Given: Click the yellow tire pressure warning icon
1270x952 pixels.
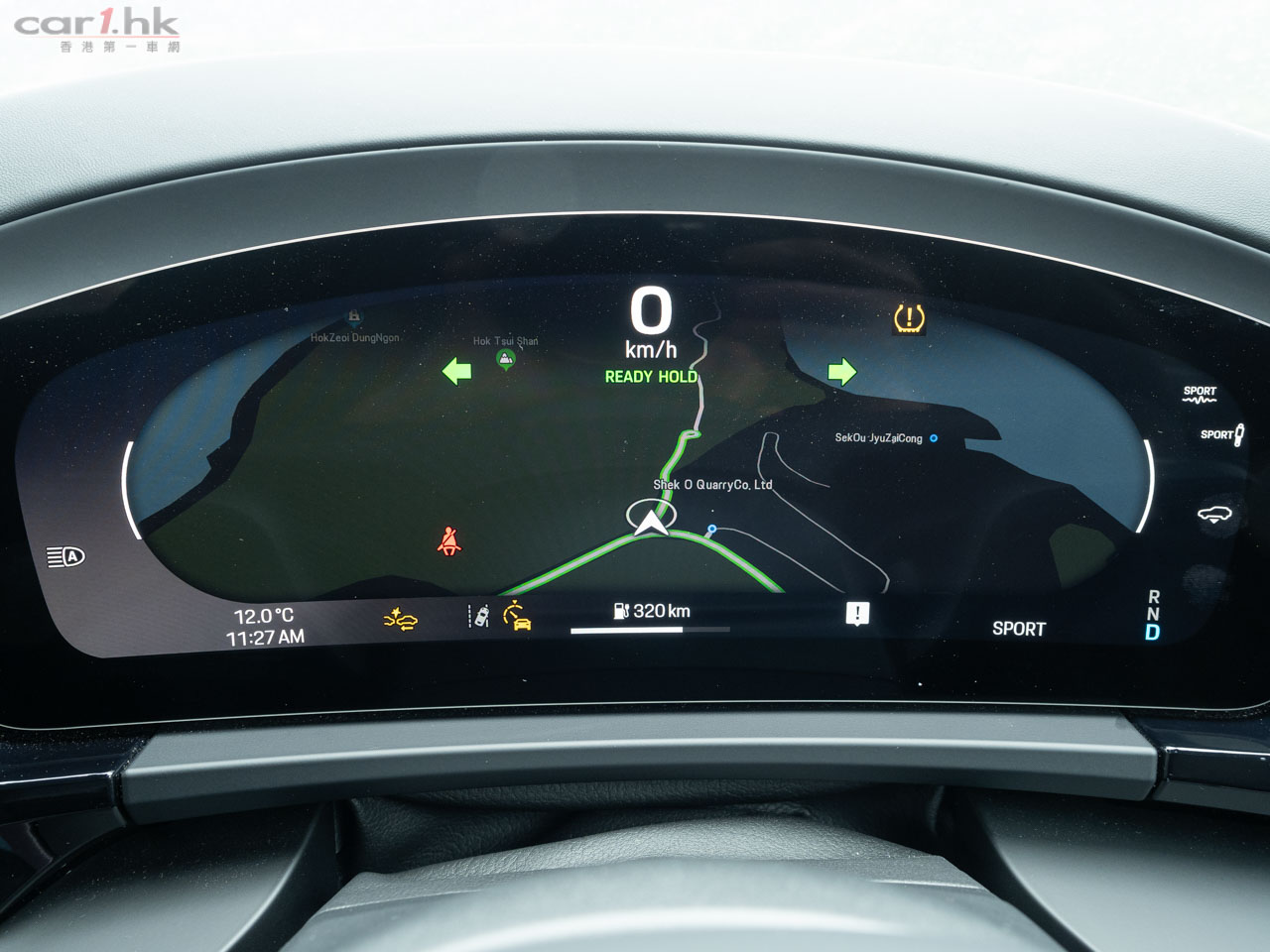Looking at the screenshot, I should (908, 318).
